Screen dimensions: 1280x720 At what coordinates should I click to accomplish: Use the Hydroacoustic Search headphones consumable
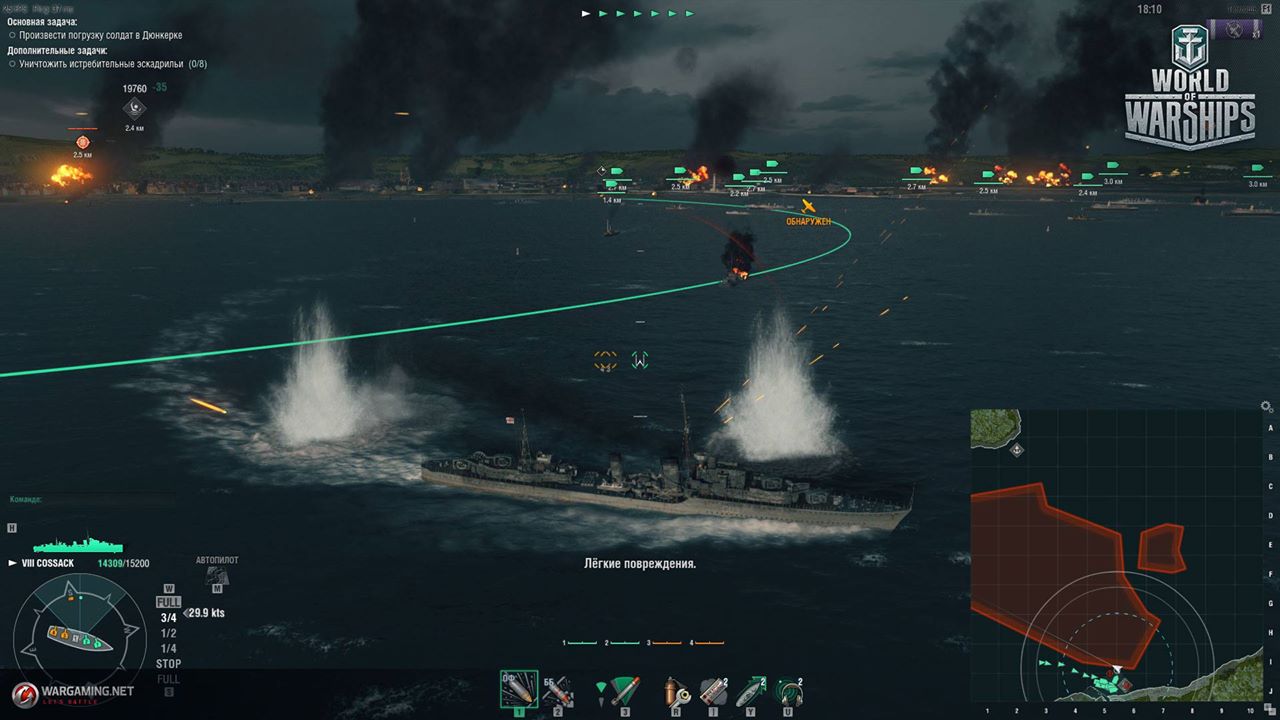coord(789,689)
